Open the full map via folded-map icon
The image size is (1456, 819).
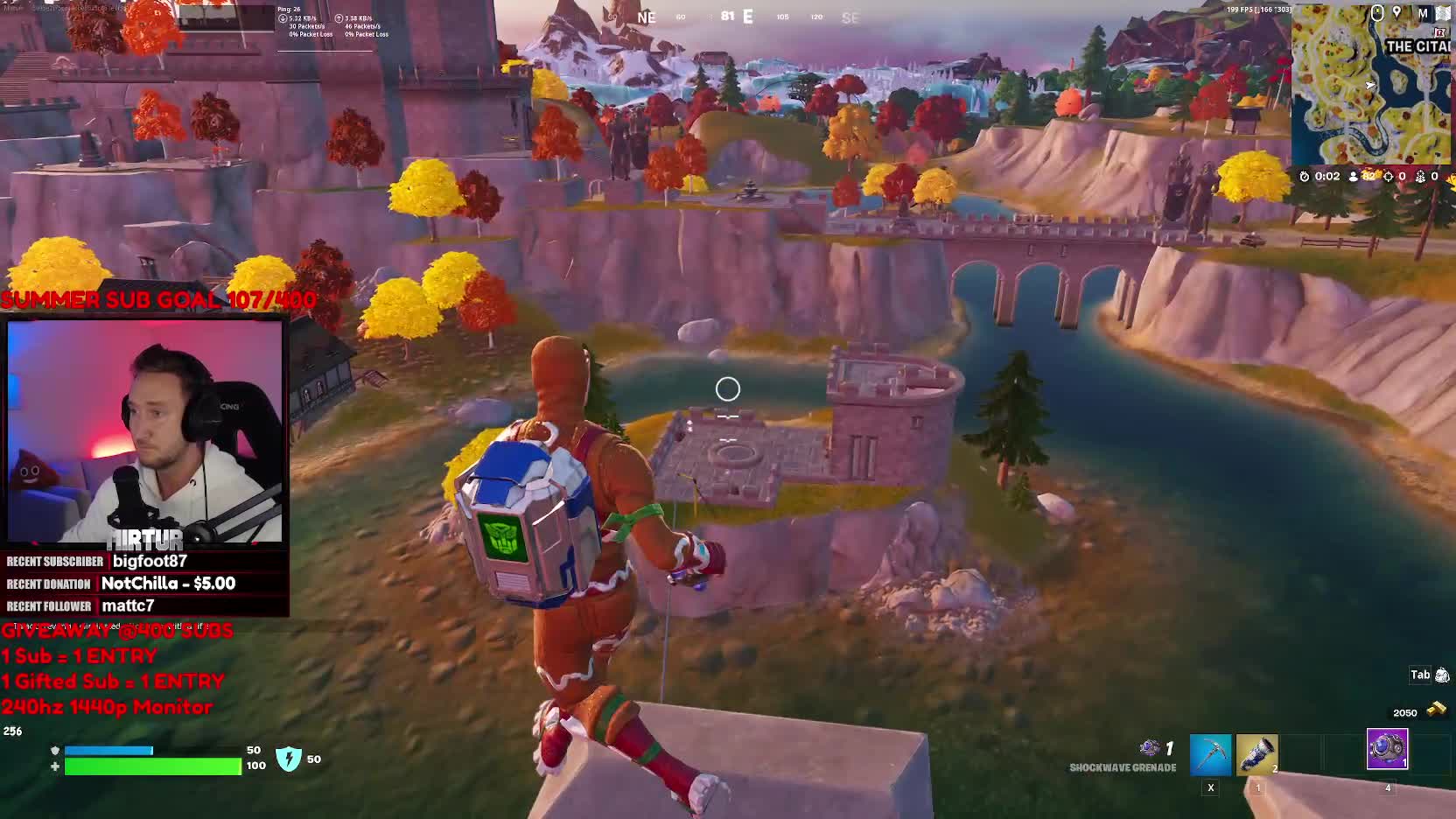(1442, 13)
